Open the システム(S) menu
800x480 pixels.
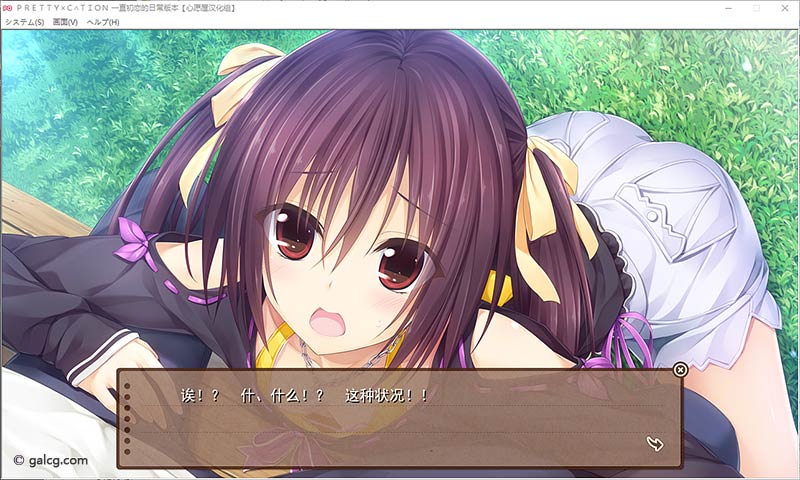(24, 22)
